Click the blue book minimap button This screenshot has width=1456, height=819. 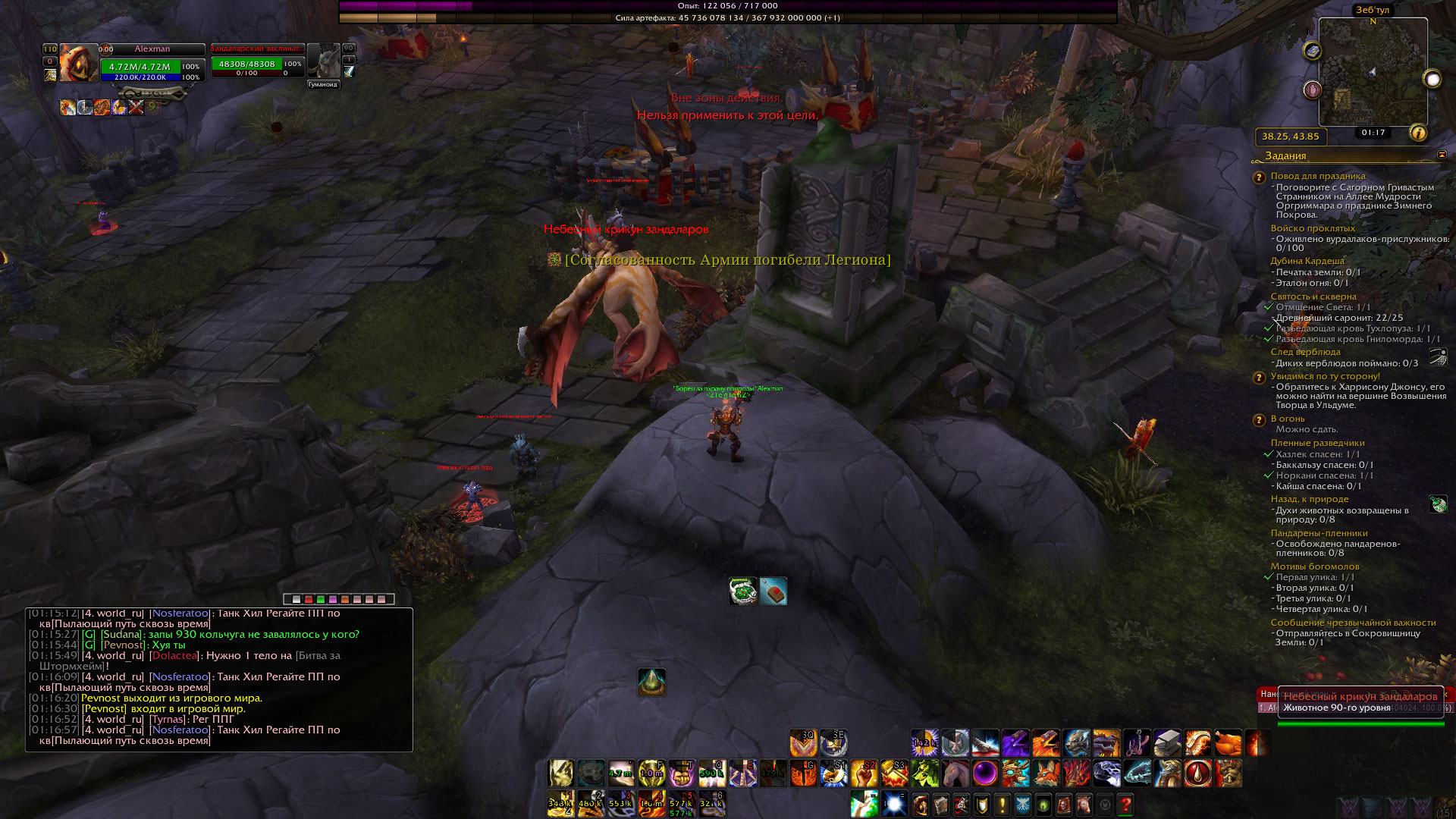[x=1313, y=51]
